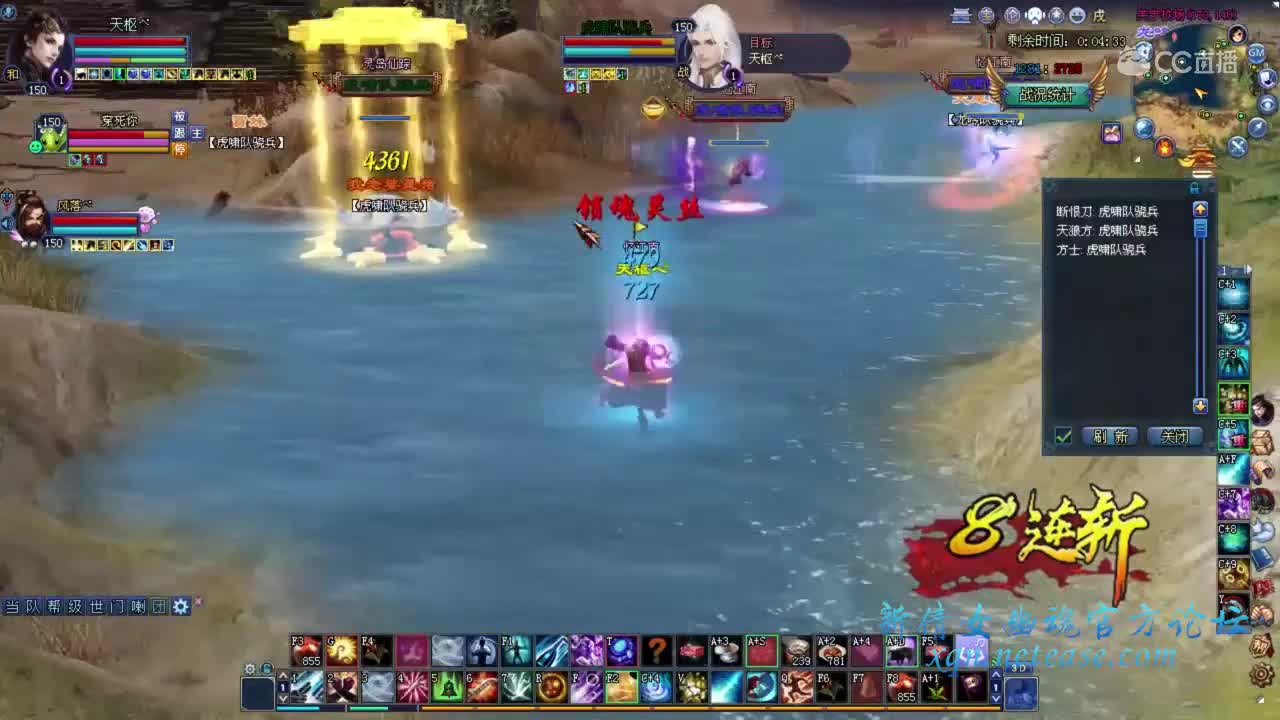Click the F5 skill icon on the hotbar
The width and height of the screenshot is (1280, 720).
(x=936, y=651)
